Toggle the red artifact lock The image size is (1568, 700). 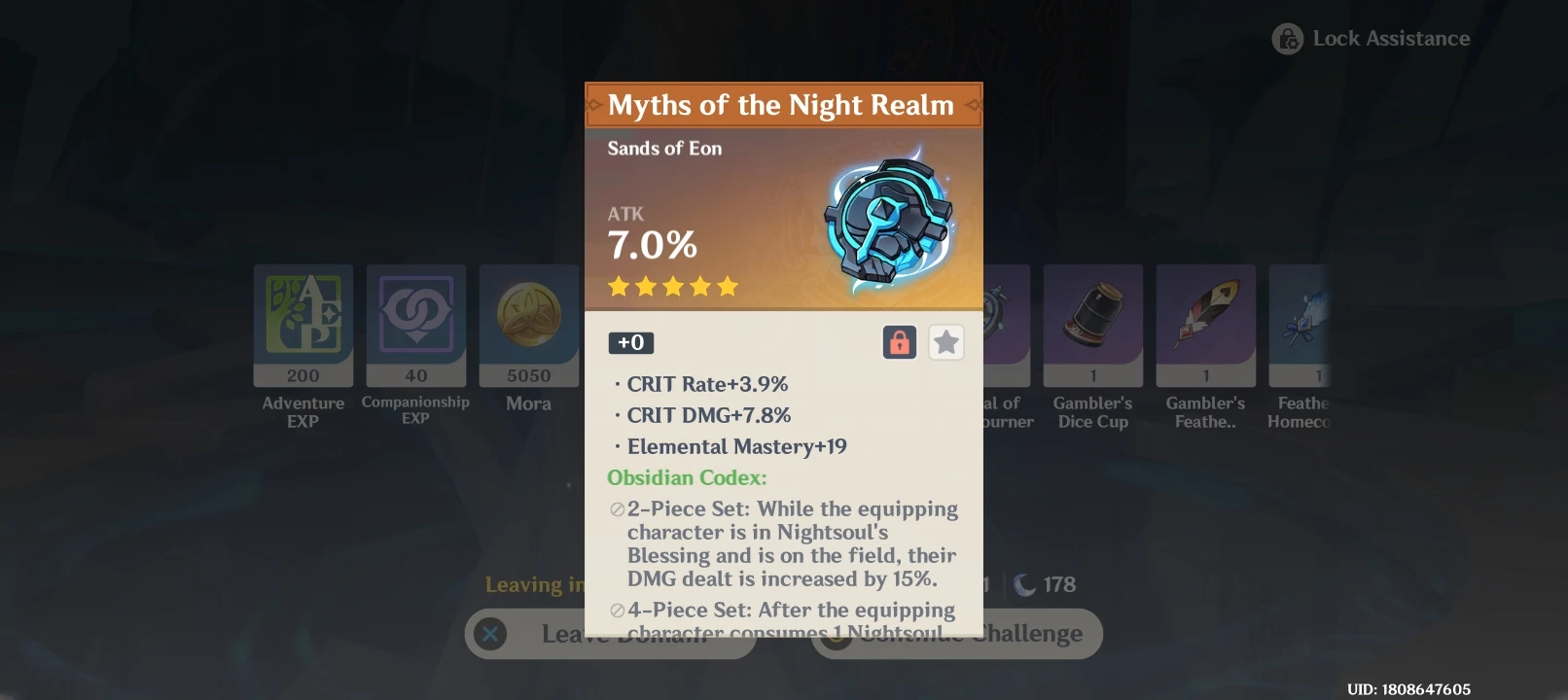[899, 342]
